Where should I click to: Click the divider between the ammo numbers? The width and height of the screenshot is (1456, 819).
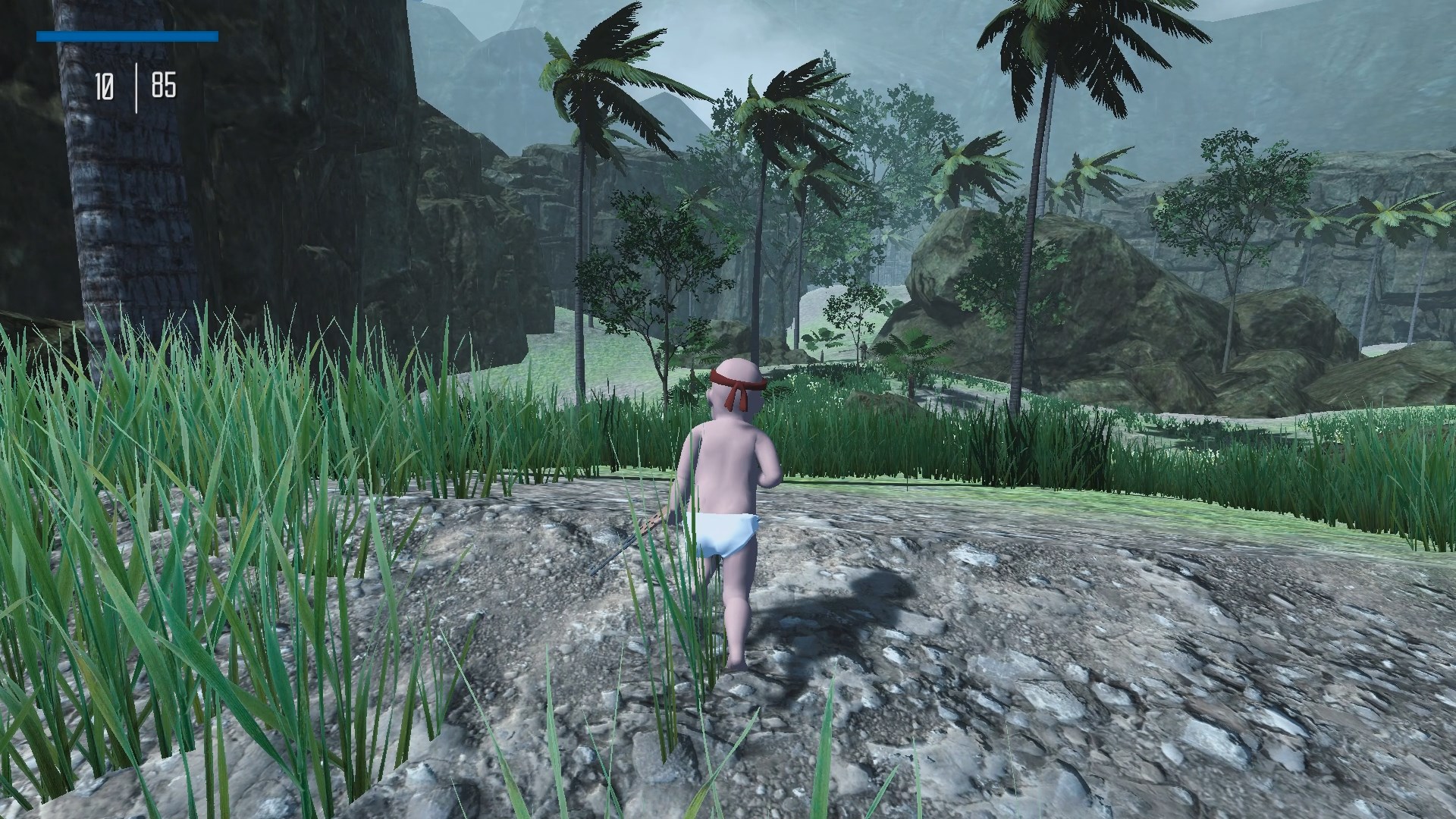click(x=135, y=83)
